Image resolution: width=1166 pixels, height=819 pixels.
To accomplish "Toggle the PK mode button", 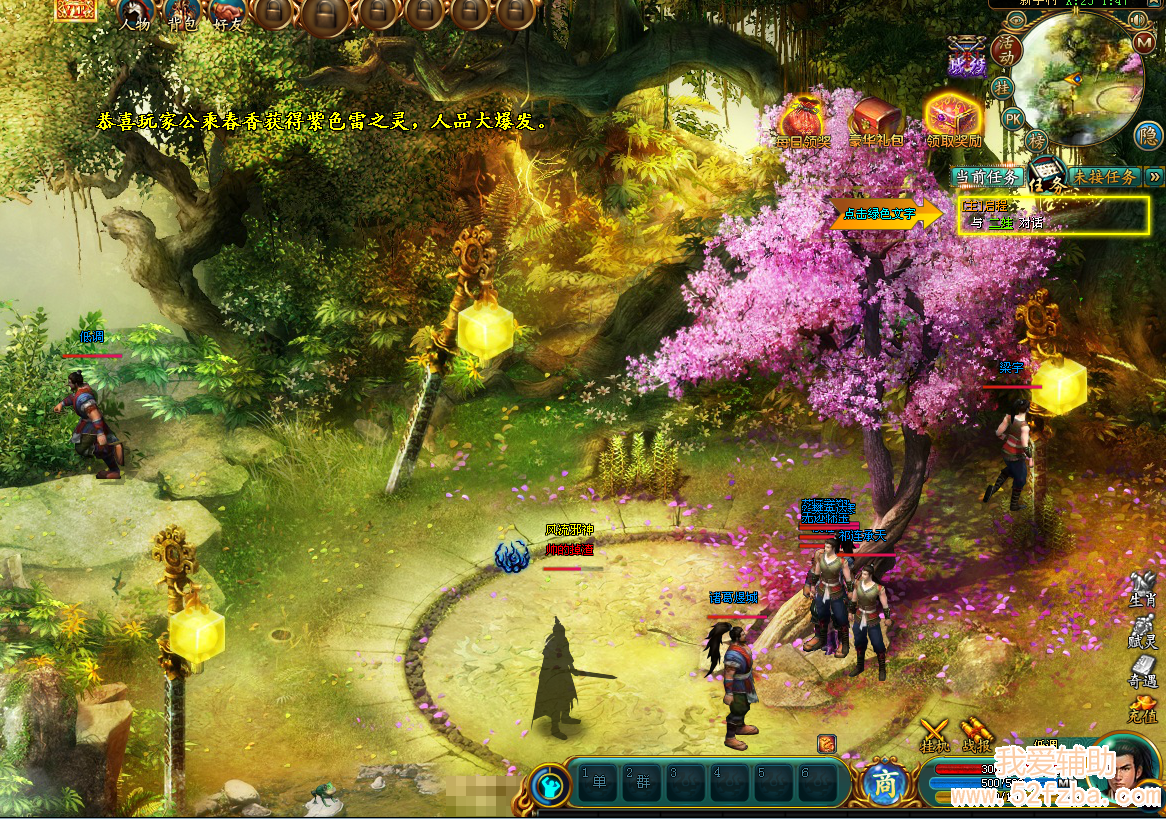I will click(1013, 119).
